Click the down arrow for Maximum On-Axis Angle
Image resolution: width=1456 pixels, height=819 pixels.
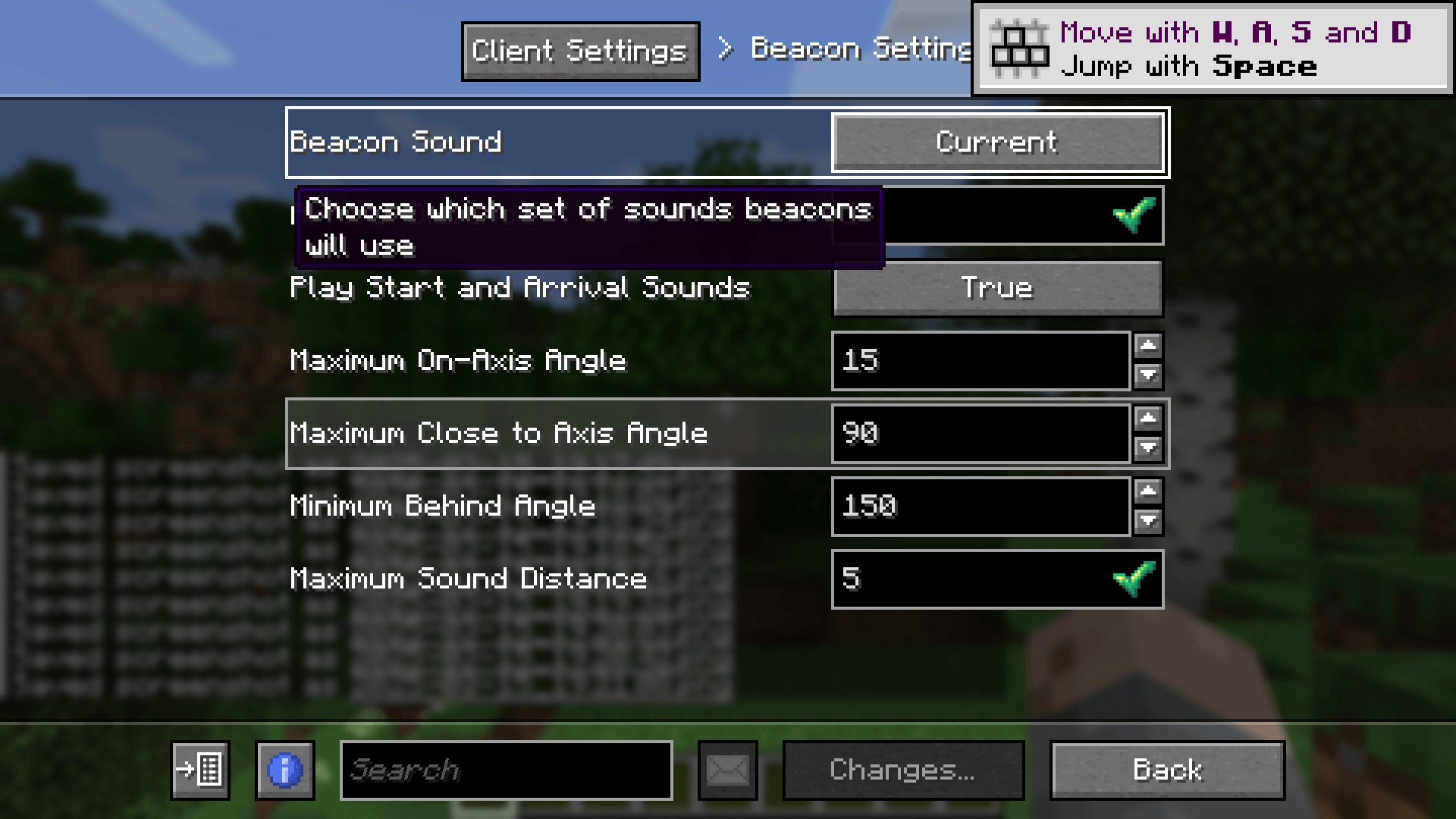point(1149,375)
